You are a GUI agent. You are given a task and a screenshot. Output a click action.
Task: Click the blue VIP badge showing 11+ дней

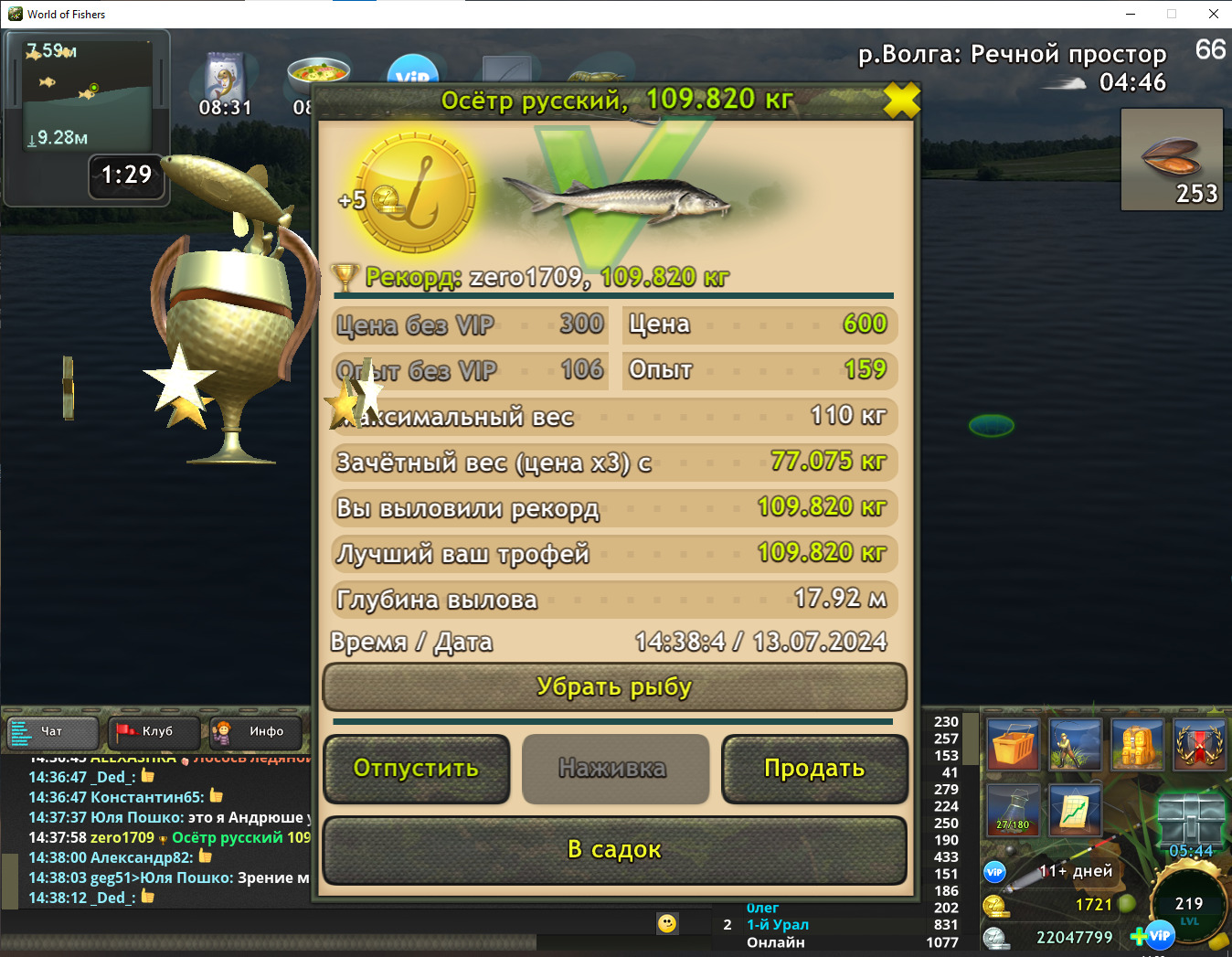tap(996, 871)
